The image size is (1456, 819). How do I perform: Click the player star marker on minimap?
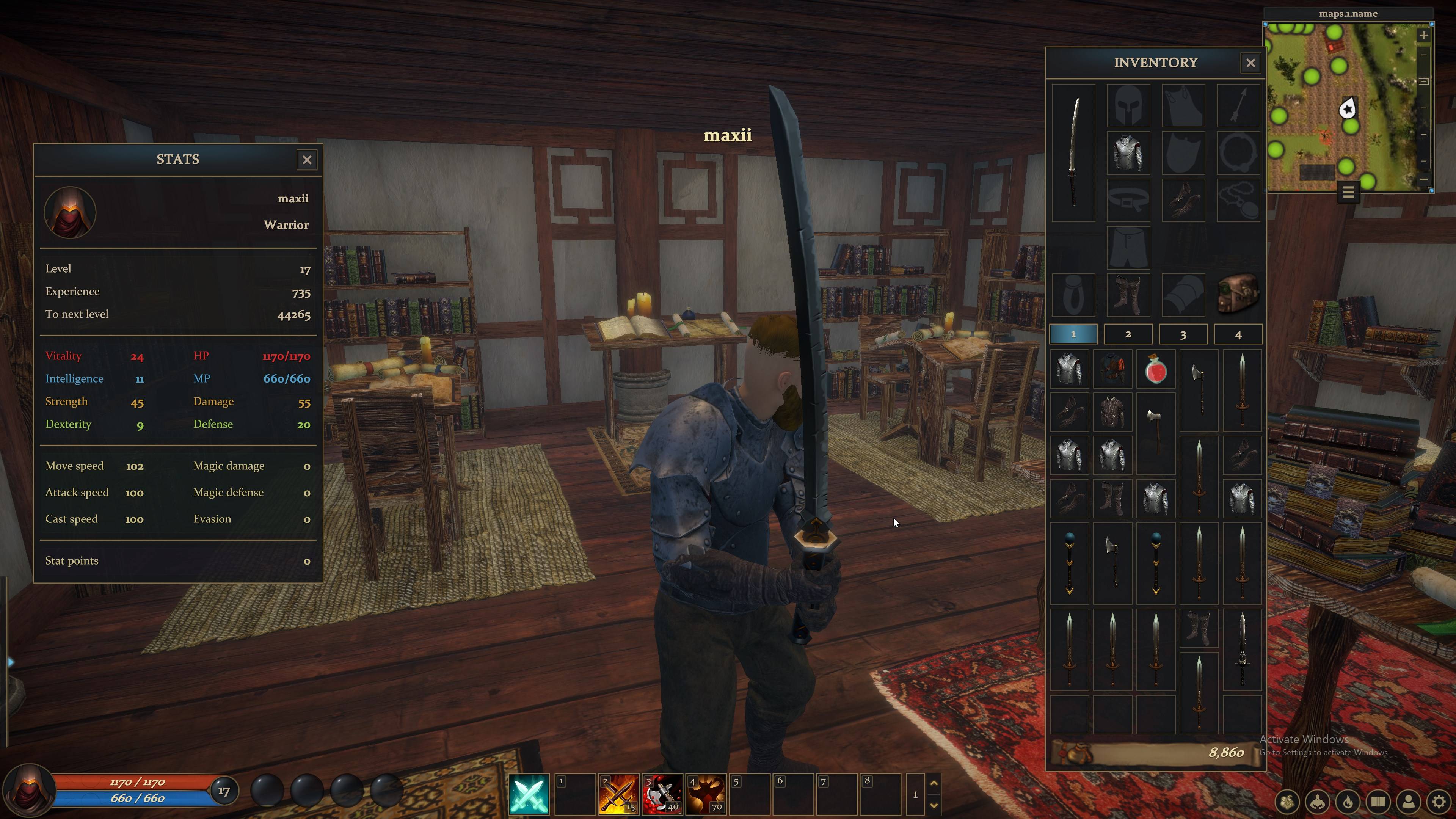tap(1348, 108)
